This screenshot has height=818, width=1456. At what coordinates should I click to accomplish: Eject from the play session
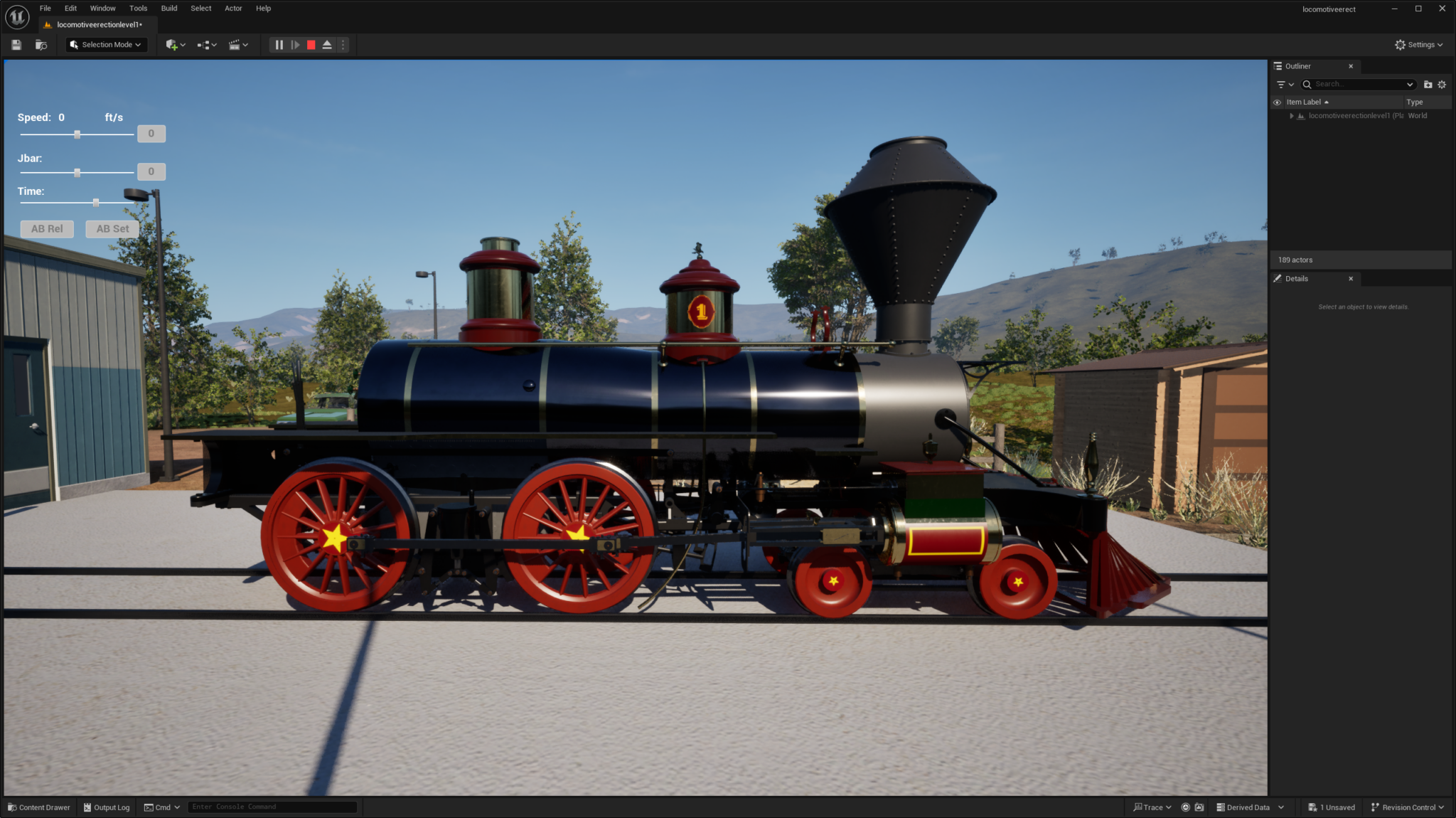point(326,44)
